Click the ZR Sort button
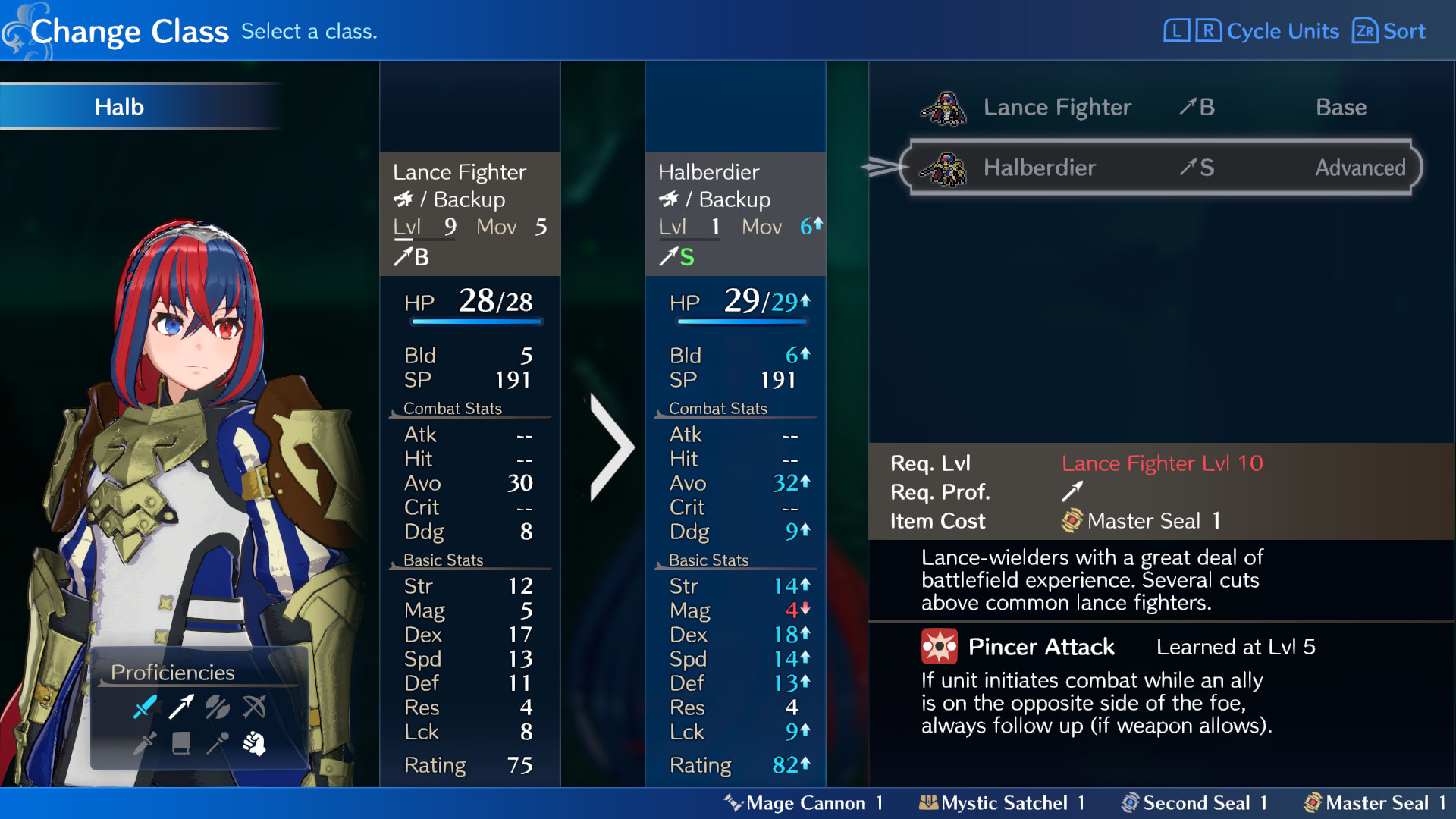The width and height of the screenshot is (1456, 819). pos(1388,31)
